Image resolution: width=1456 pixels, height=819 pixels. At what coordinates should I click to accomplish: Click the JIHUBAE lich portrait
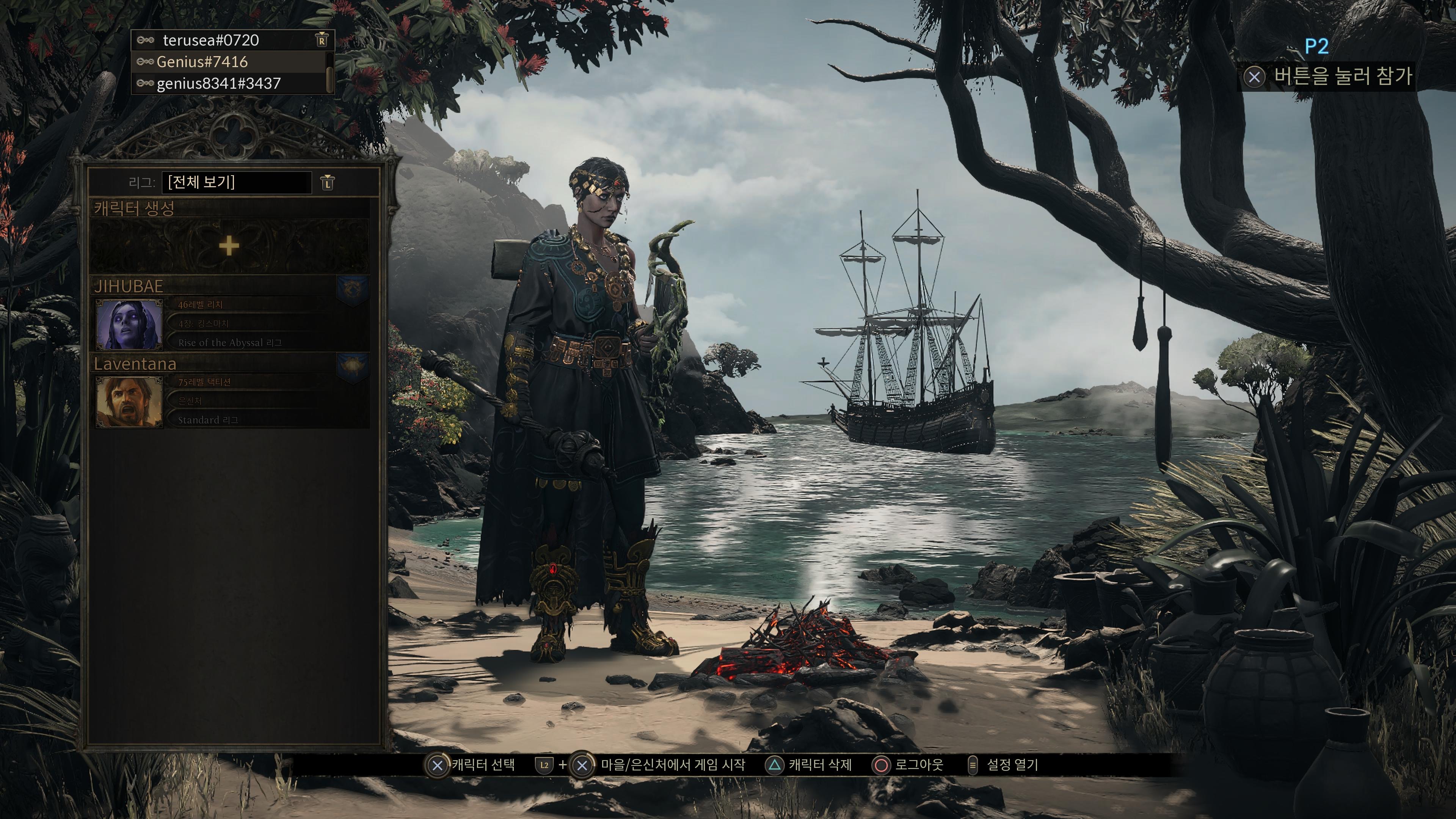point(129,325)
